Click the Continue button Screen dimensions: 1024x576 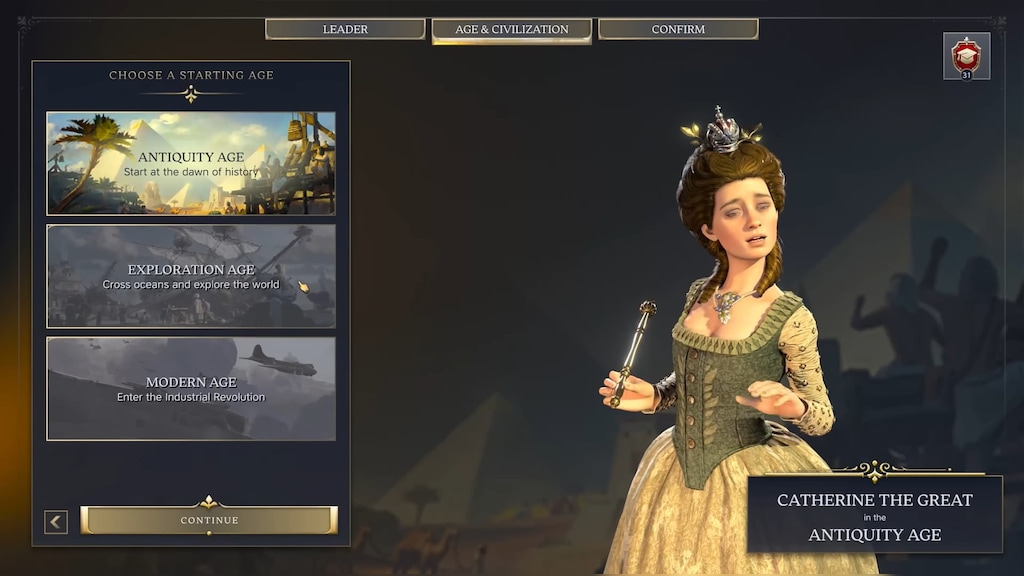[x=209, y=520]
